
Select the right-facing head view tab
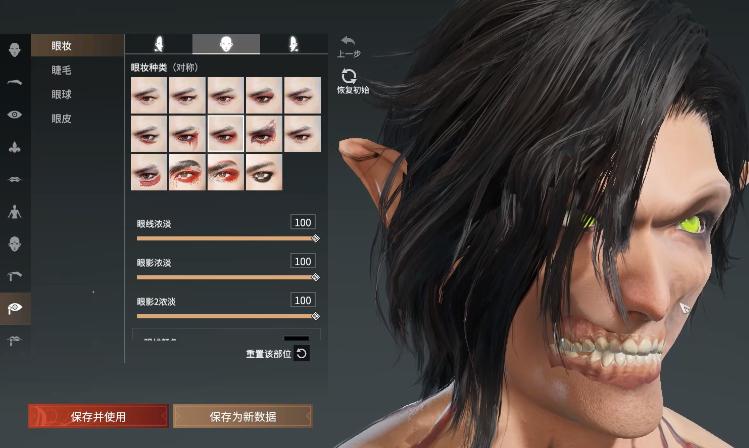pyautogui.click(x=293, y=44)
